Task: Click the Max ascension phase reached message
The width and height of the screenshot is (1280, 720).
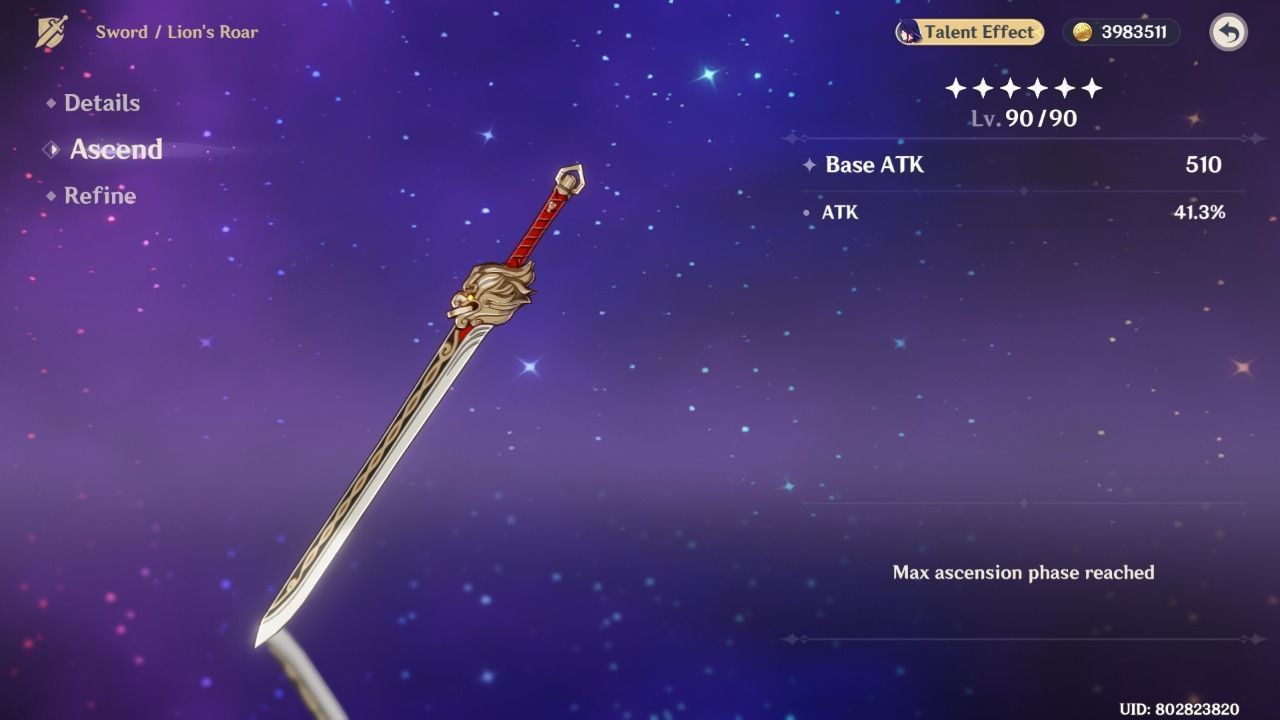Action: tap(1023, 572)
